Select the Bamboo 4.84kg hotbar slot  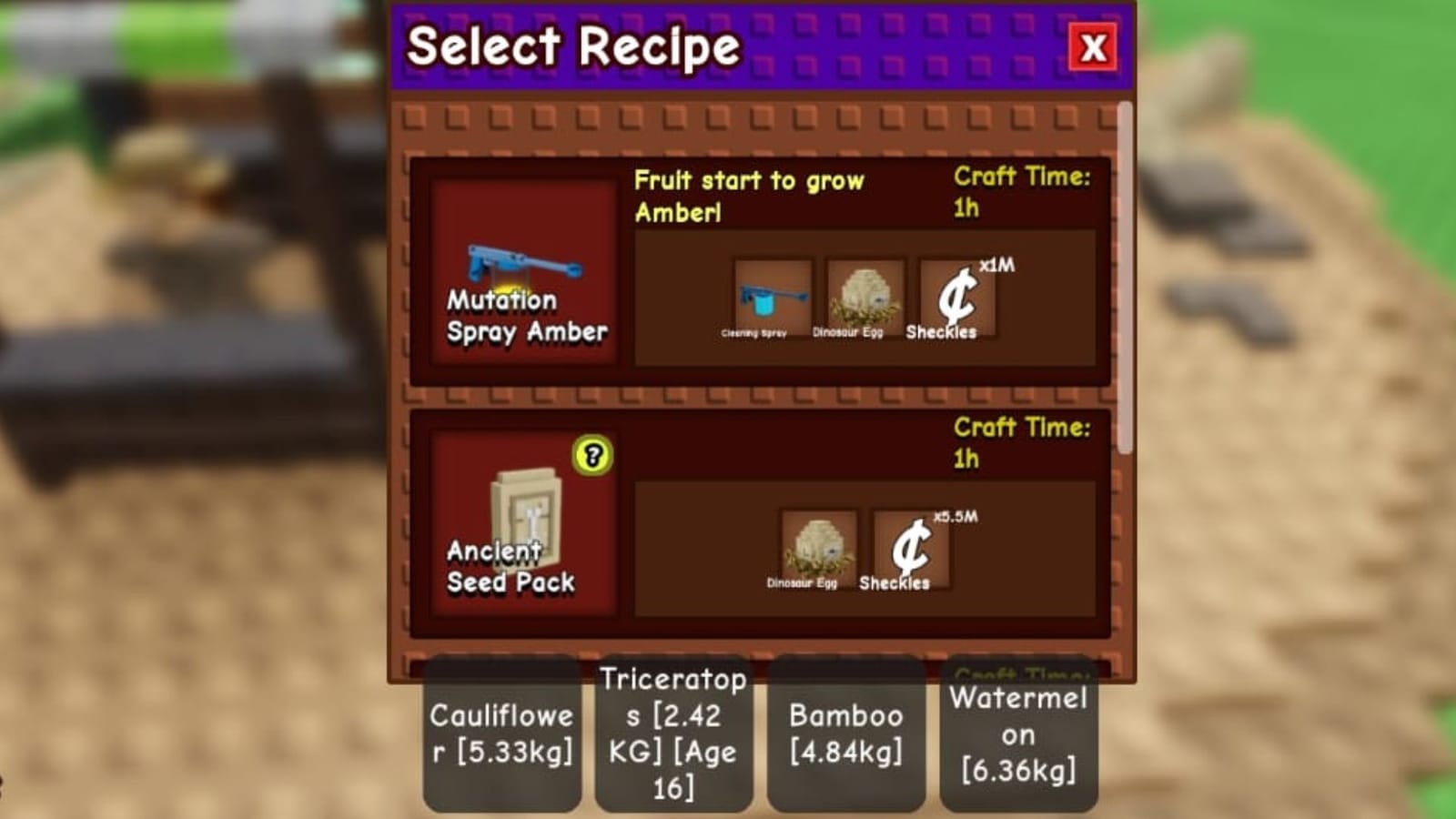844,733
